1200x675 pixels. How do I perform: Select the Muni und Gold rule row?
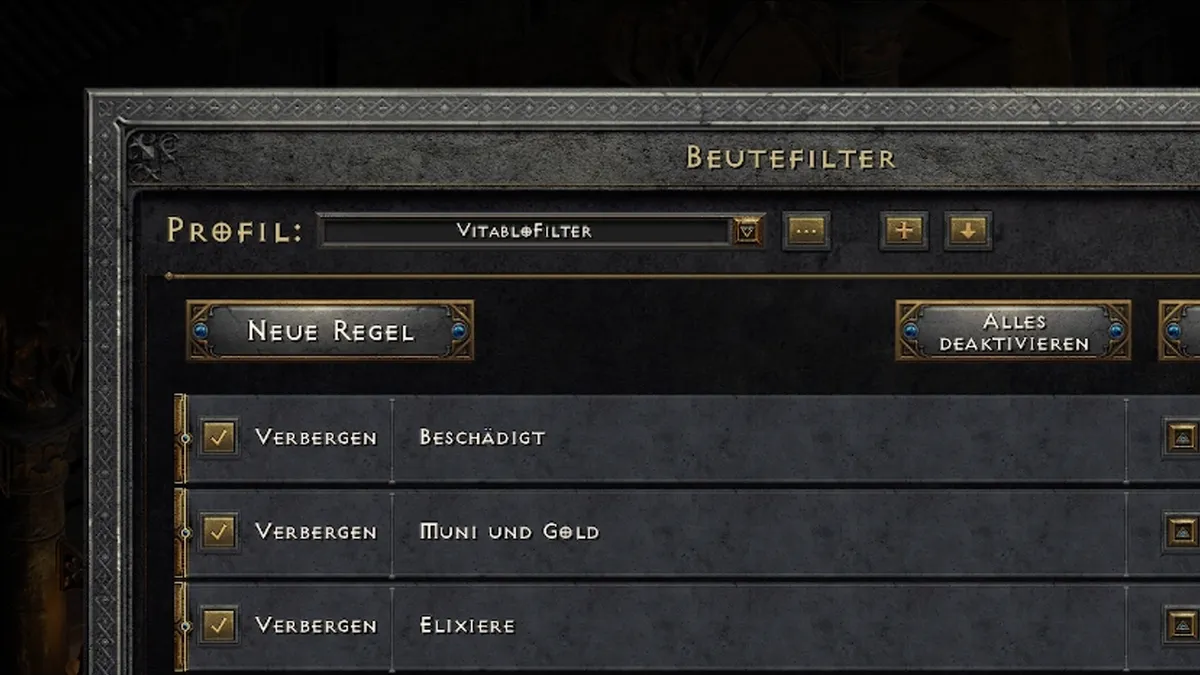[750, 532]
